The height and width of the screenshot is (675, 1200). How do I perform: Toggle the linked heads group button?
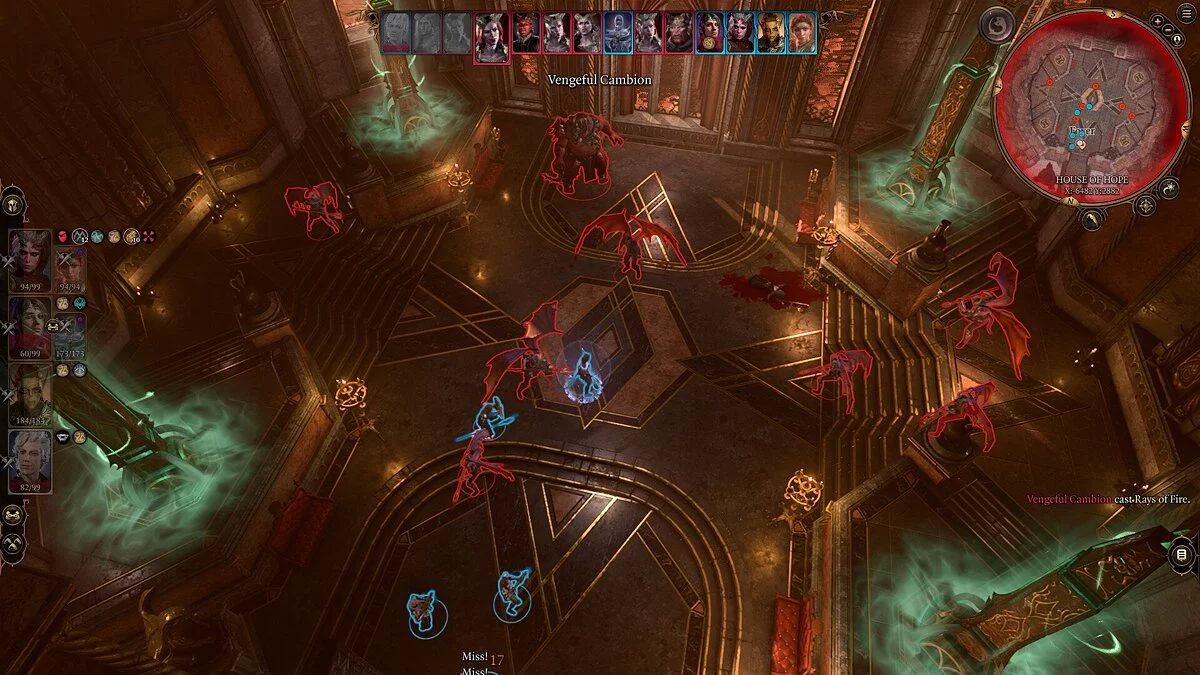pyautogui.click(x=12, y=515)
